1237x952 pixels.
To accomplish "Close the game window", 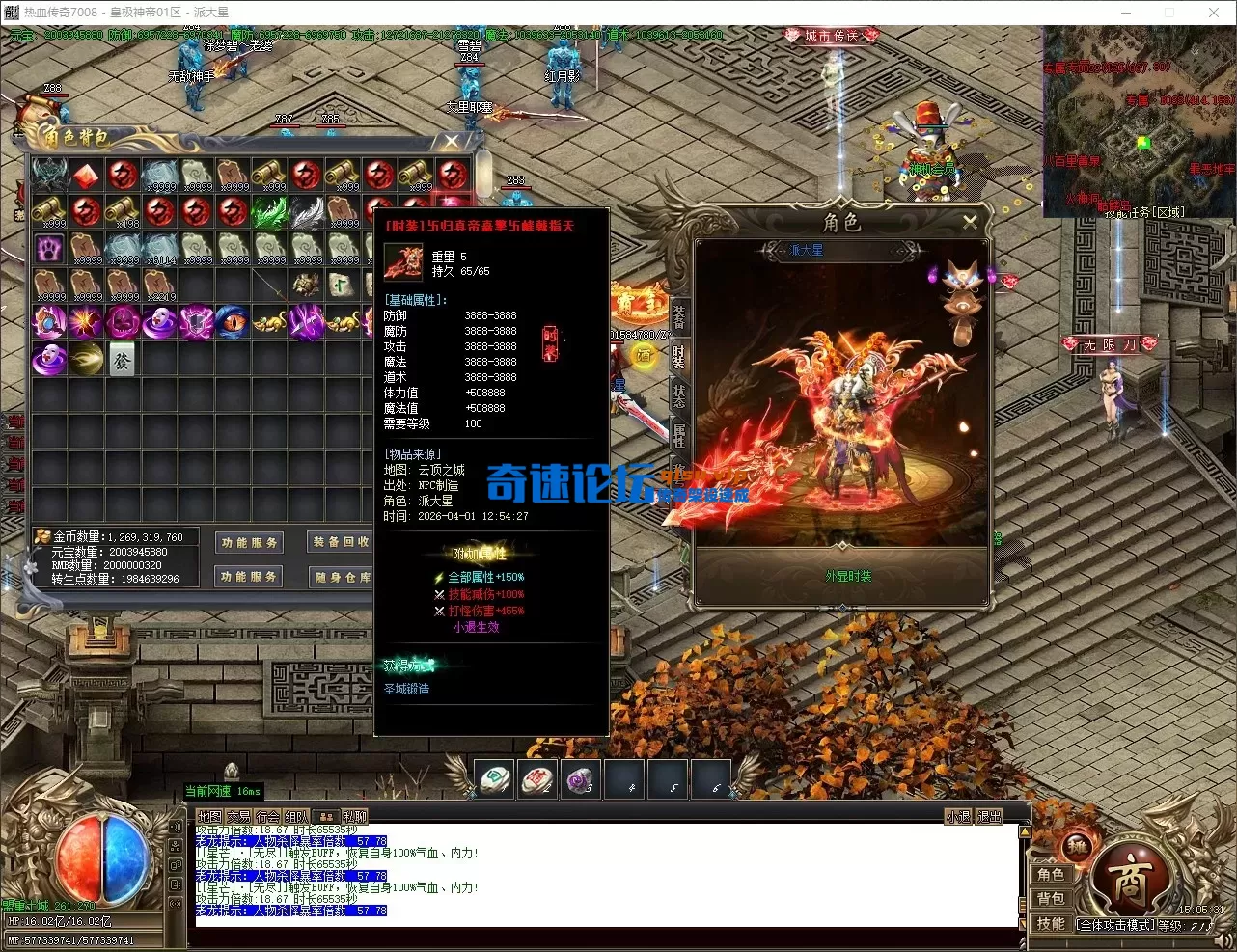I will coord(1214,13).
